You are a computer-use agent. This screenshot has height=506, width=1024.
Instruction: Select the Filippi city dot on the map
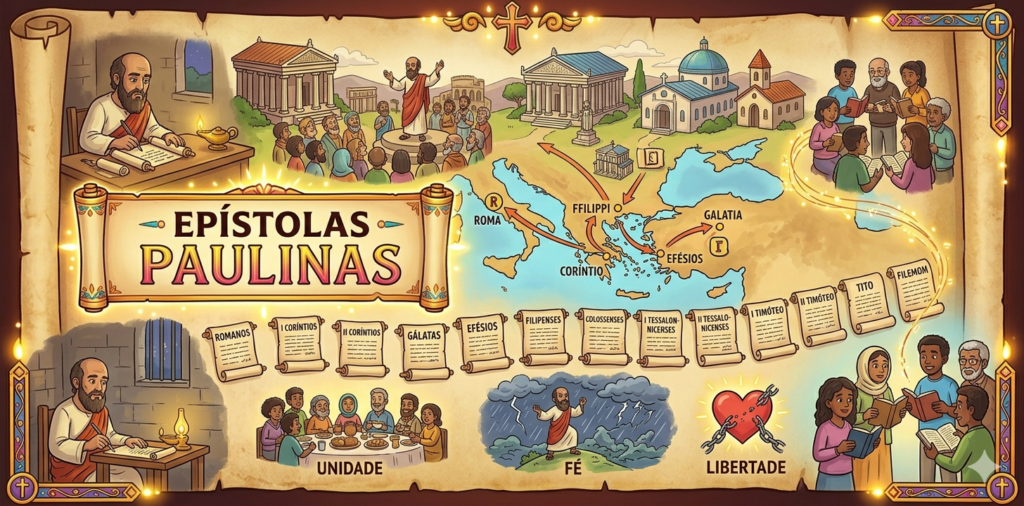(x=617, y=208)
